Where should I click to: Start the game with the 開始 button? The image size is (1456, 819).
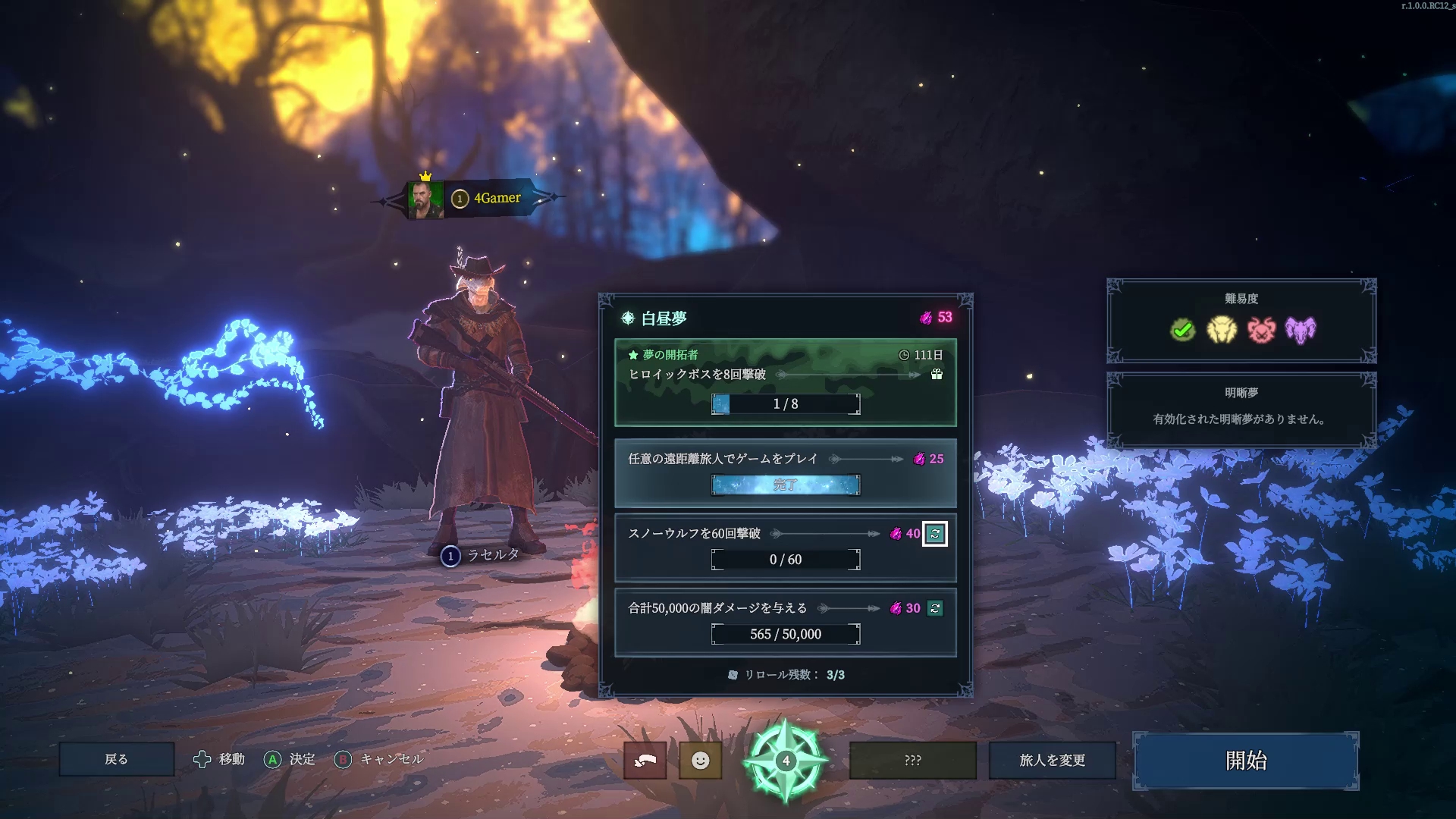tap(1245, 761)
